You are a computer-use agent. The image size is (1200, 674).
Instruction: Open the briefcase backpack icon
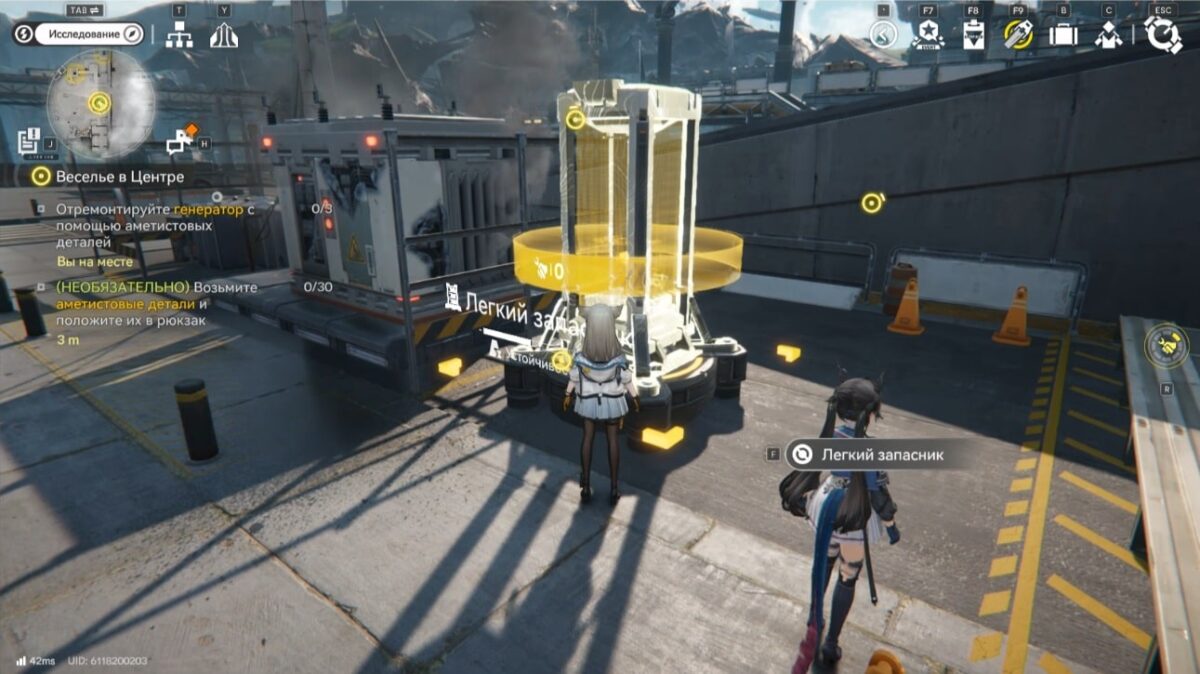point(1062,35)
